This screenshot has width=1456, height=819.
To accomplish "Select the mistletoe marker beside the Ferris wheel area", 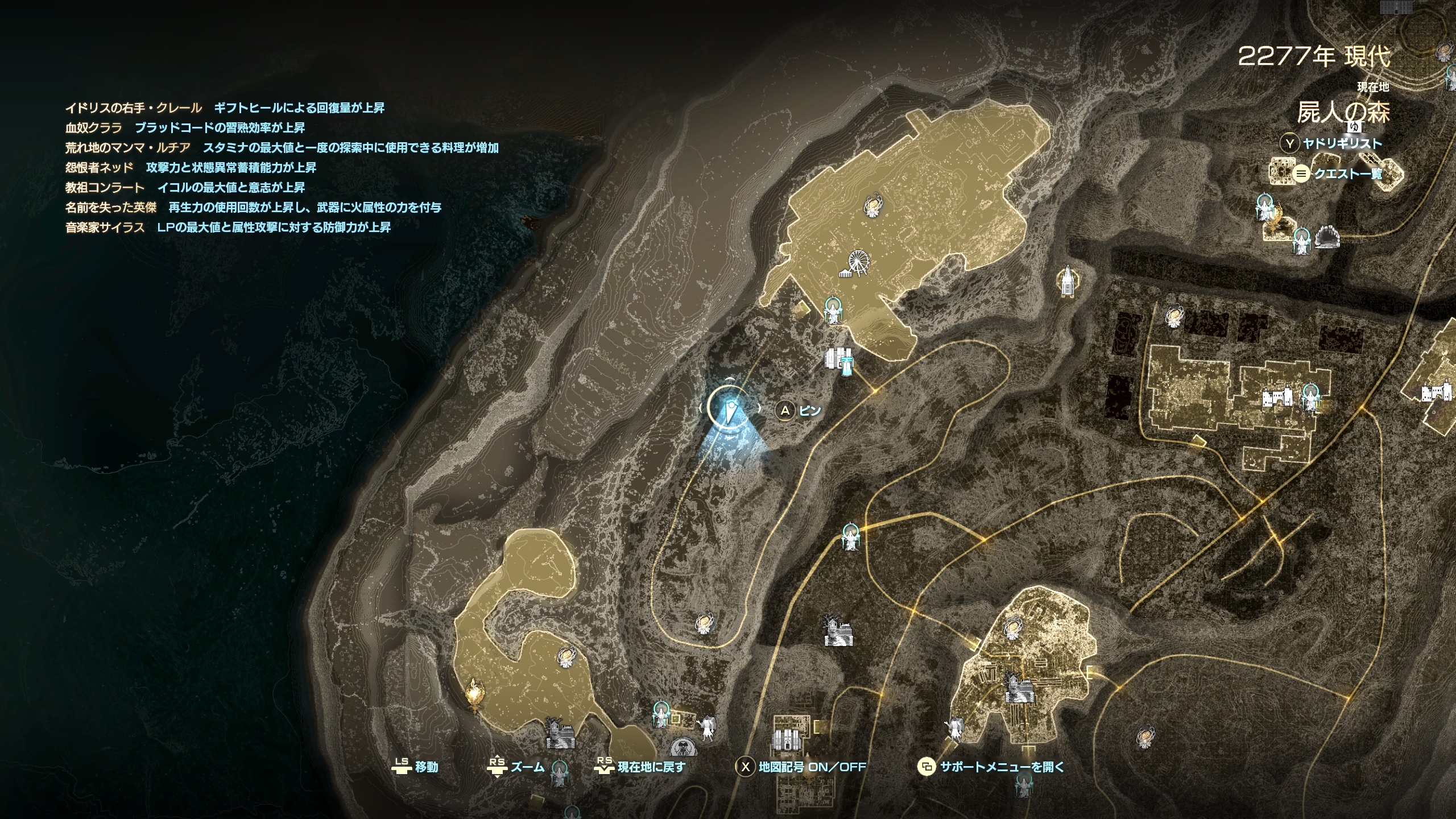I will 833,310.
